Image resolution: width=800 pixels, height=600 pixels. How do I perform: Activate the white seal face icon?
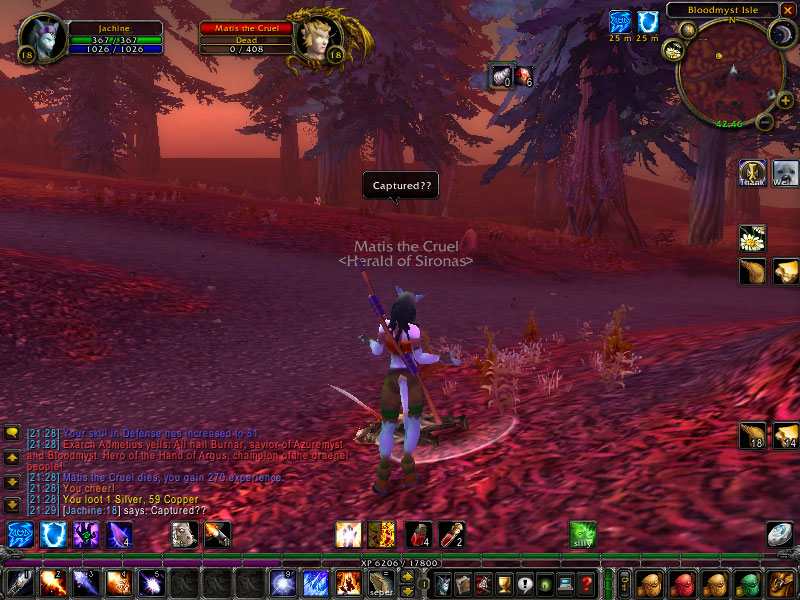pos(784,173)
